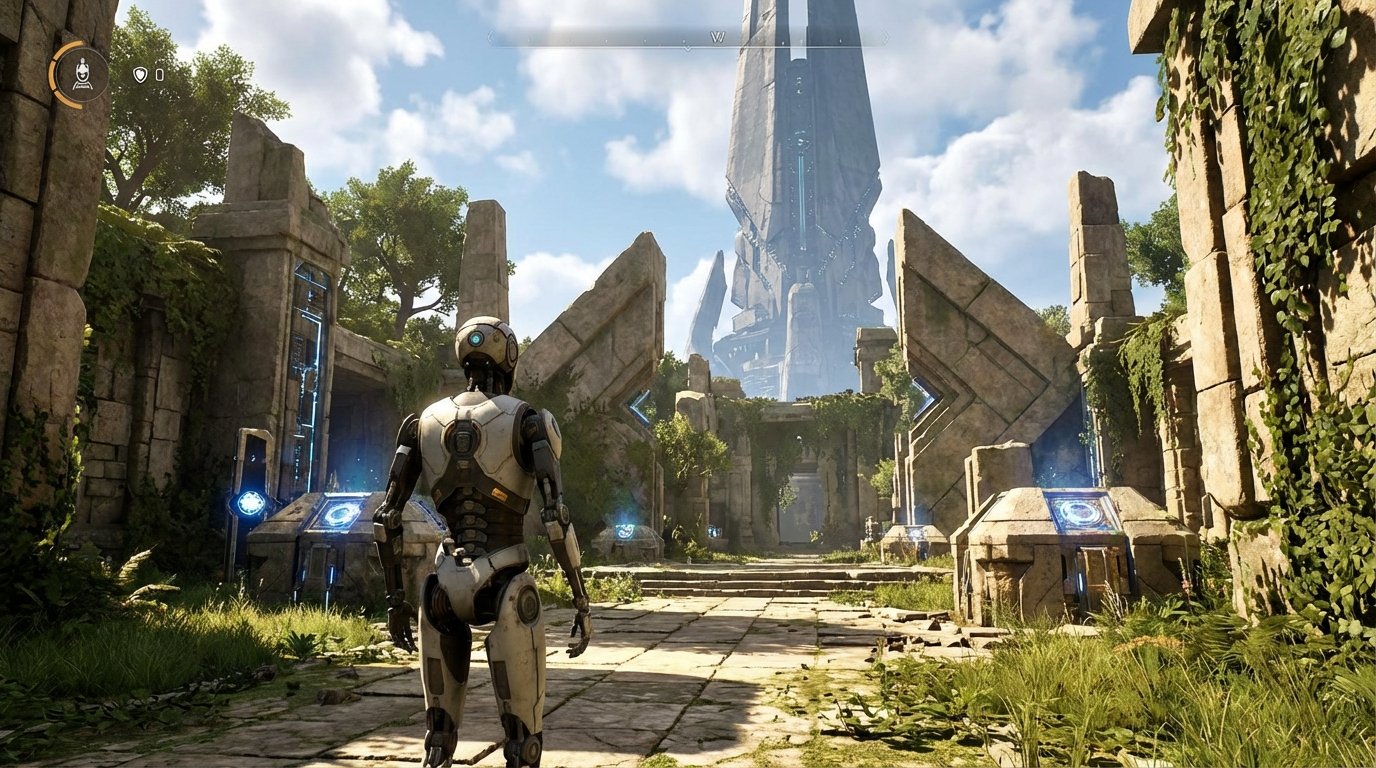Expand the right chevron of the compass bar
This screenshot has height=768, width=1376.
(x=886, y=34)
